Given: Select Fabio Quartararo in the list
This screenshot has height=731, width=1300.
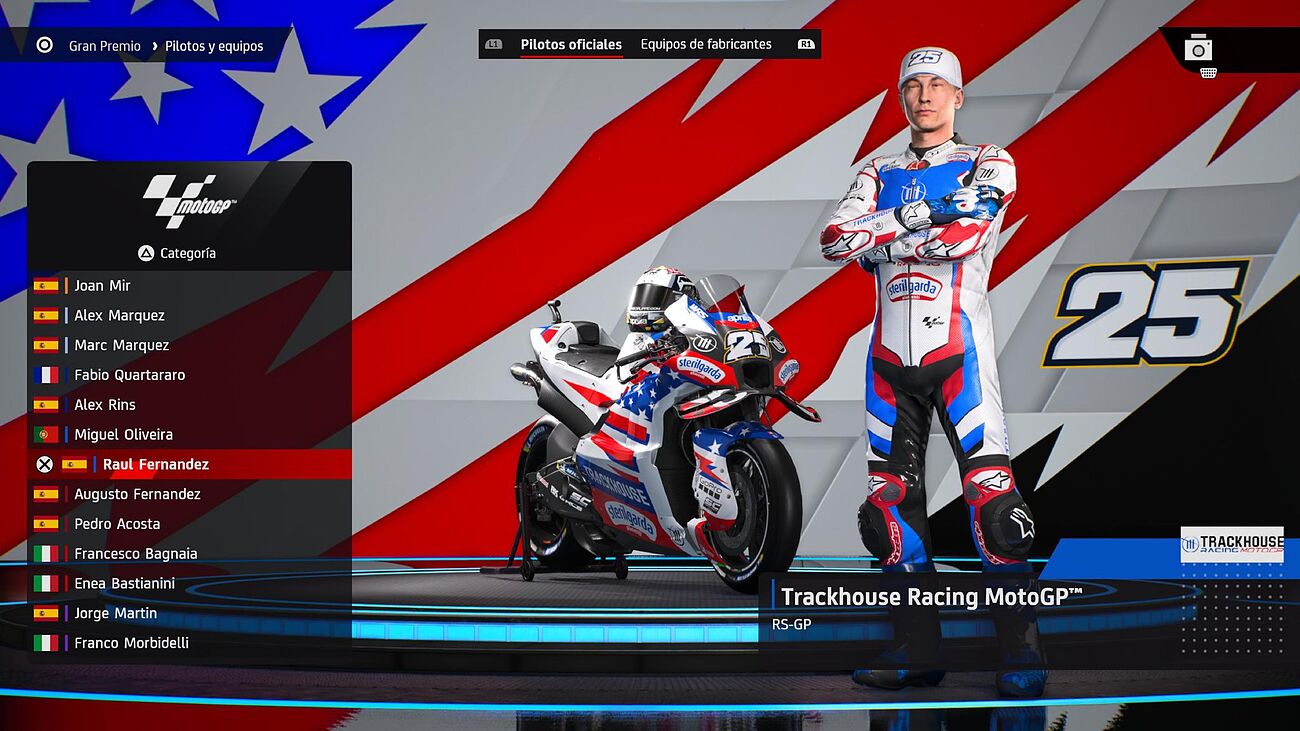Looking at the screenshot, I should (x=129, y=375).
